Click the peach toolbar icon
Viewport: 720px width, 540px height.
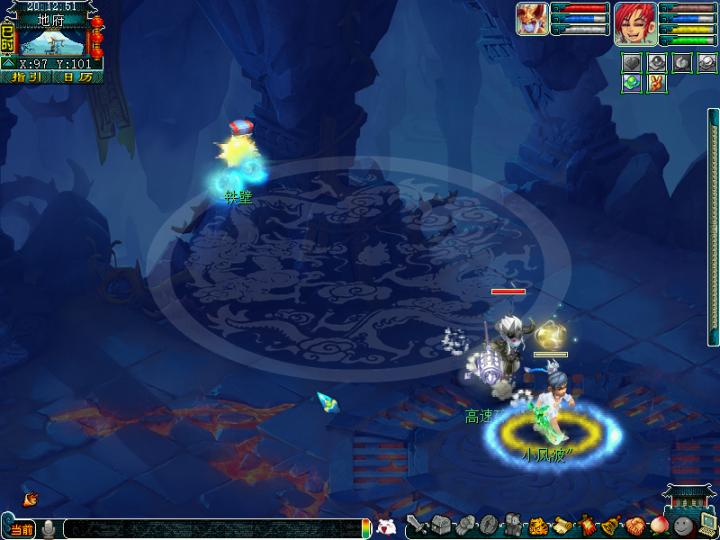[x=658, y=525]
